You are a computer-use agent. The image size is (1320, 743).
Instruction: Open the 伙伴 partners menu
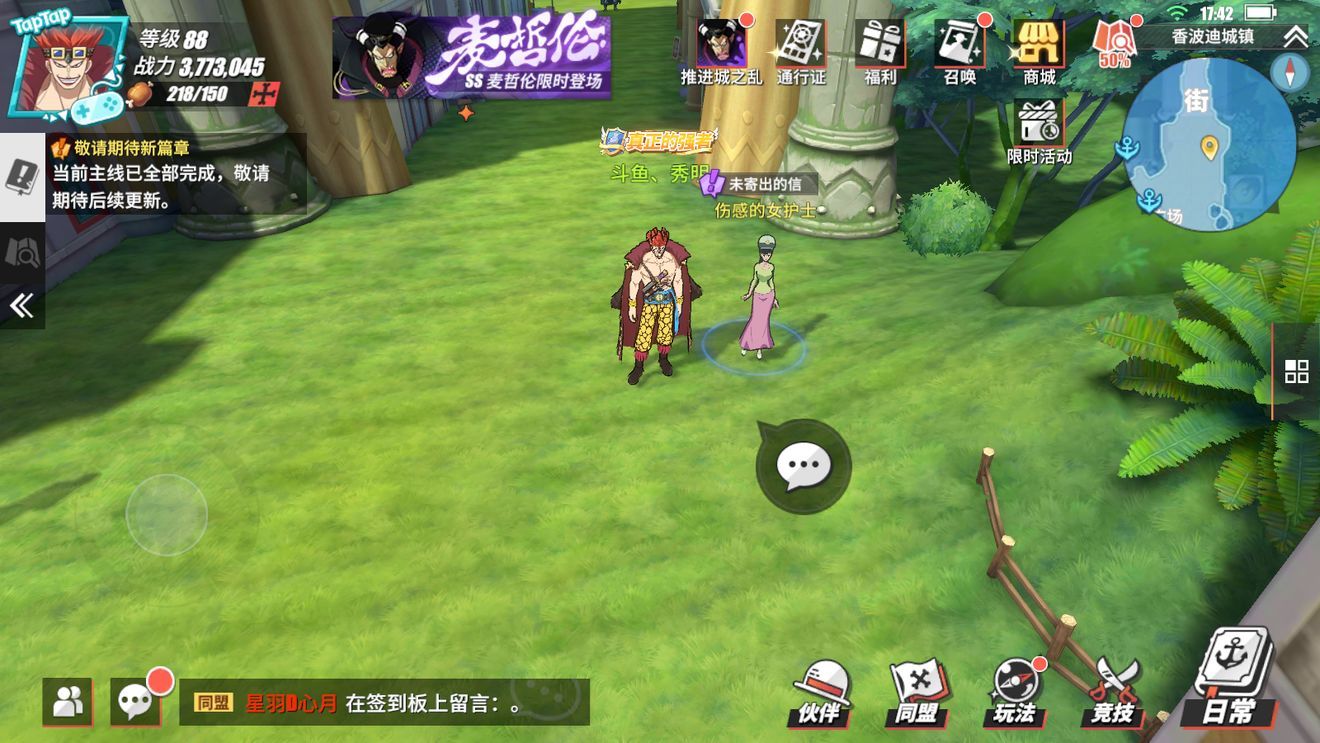pos(822,693)
